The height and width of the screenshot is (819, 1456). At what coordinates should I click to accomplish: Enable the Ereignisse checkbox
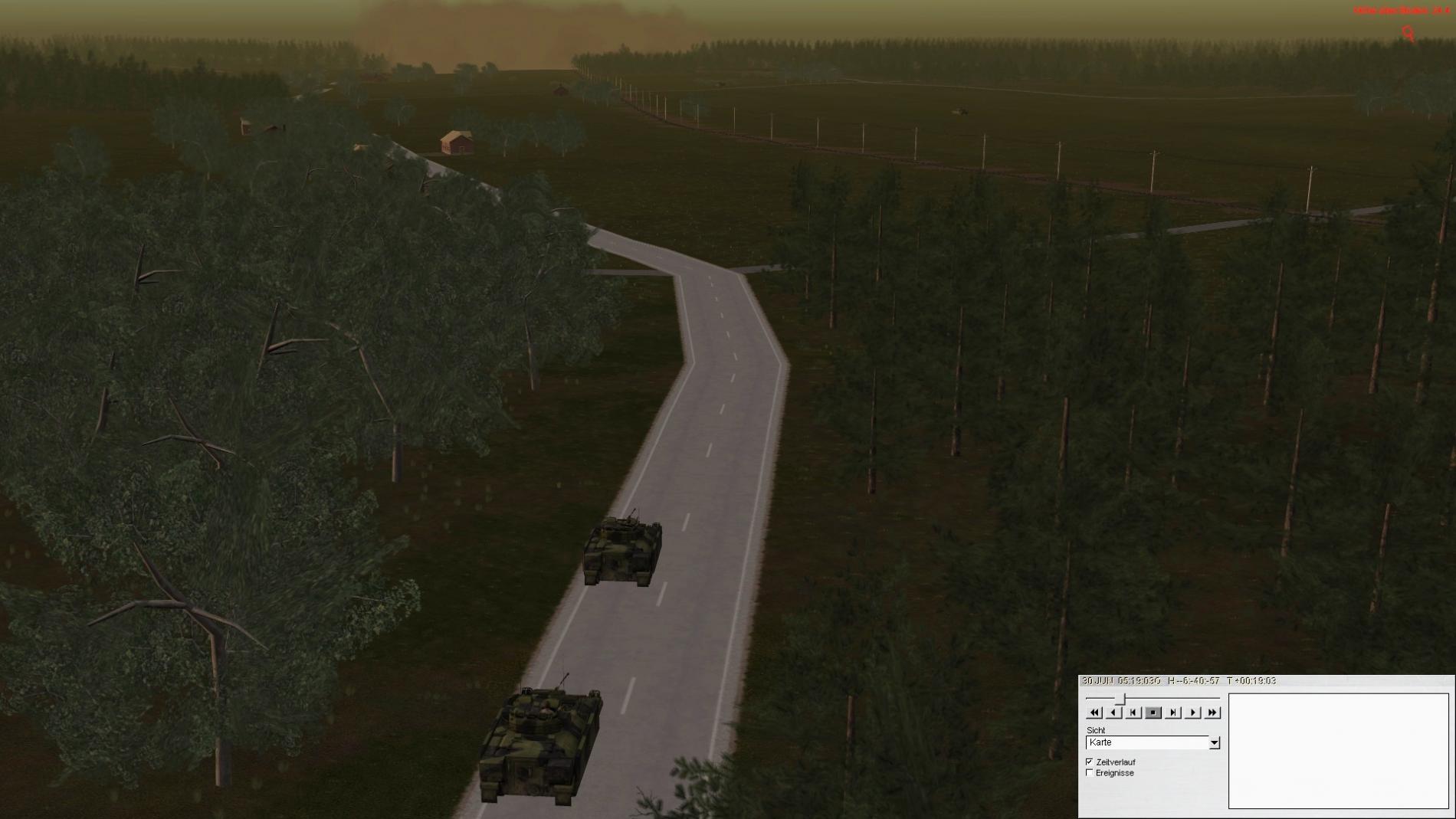(x=1090, y=773)
